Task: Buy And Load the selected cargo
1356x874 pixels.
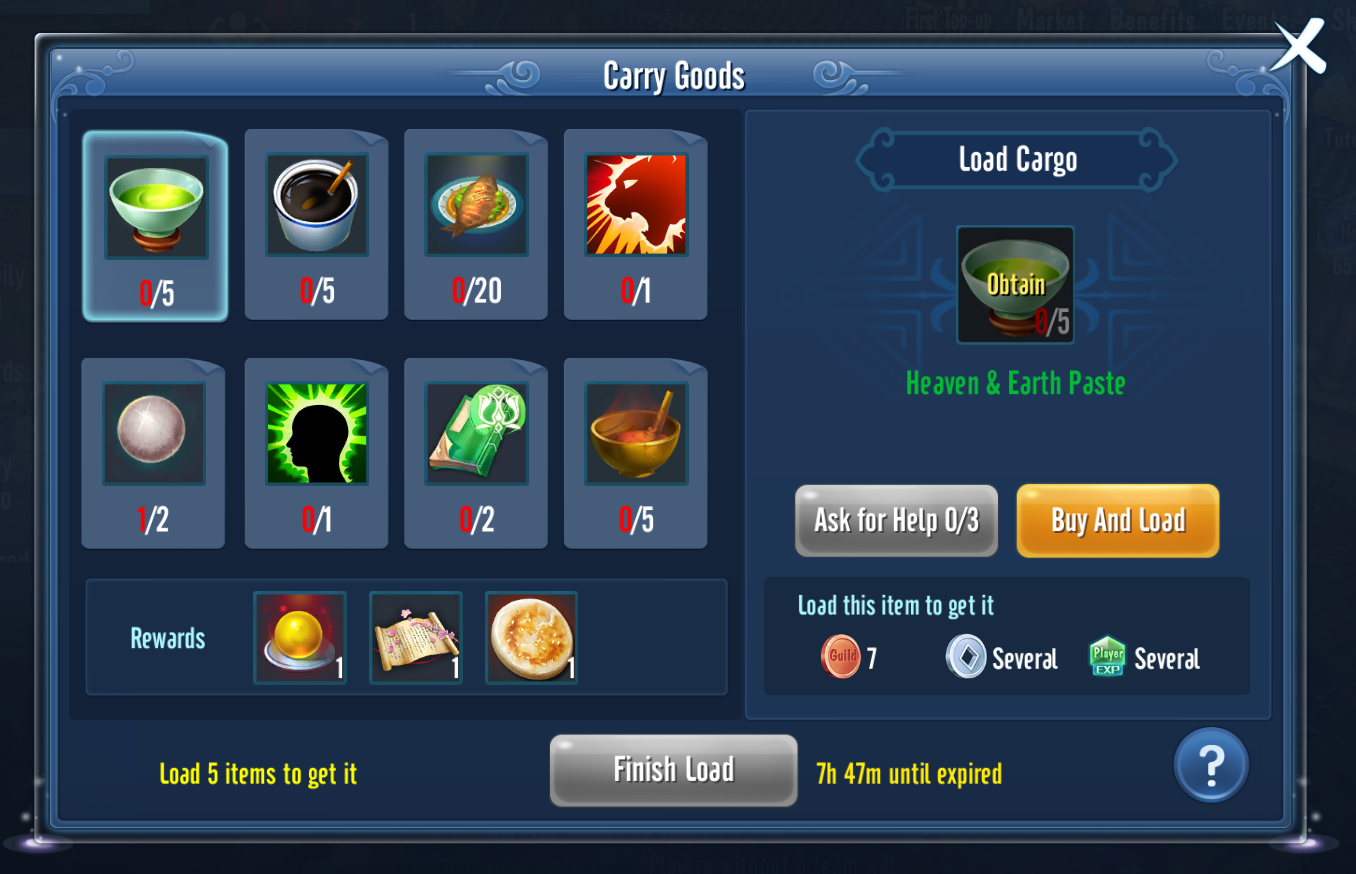Action: pos(1117,520)
